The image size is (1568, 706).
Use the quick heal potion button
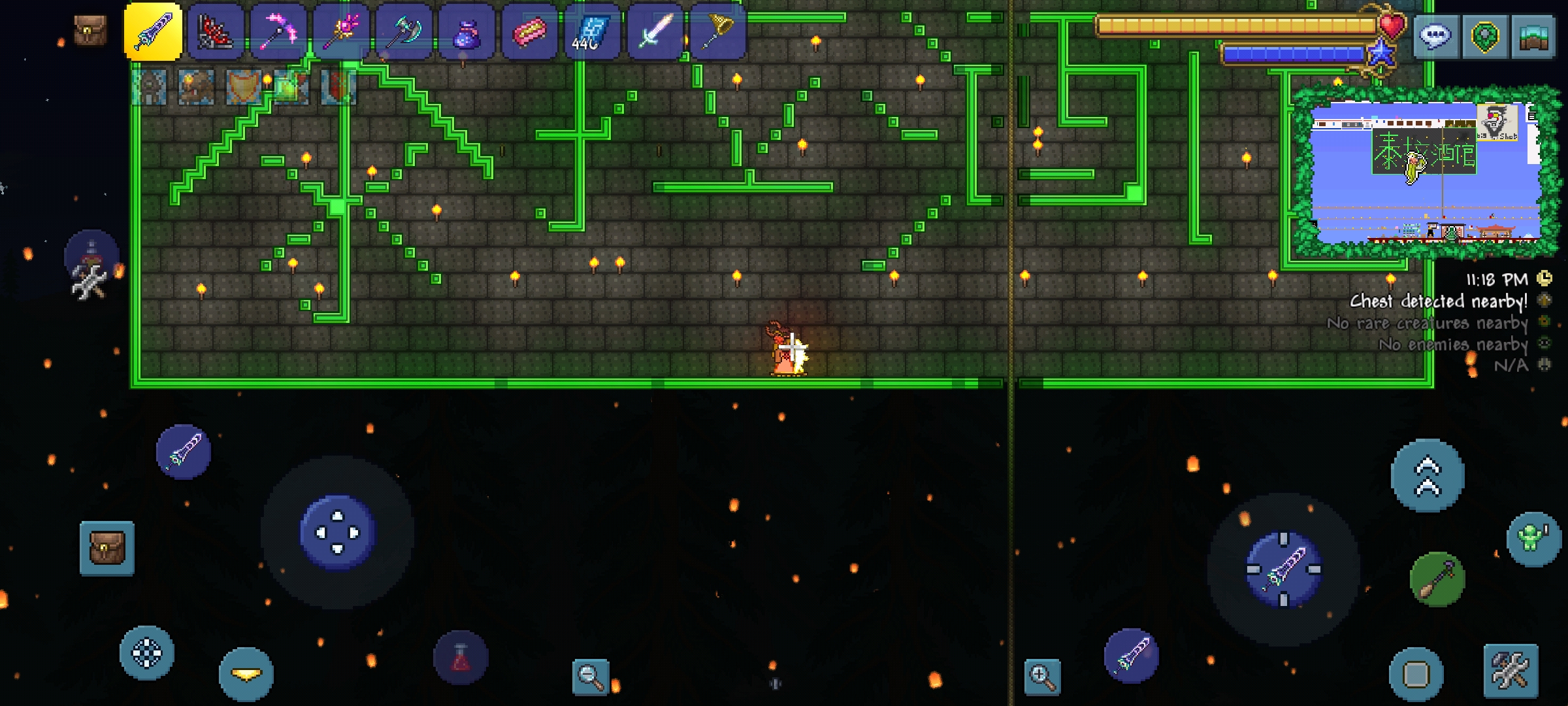[461, 658]
